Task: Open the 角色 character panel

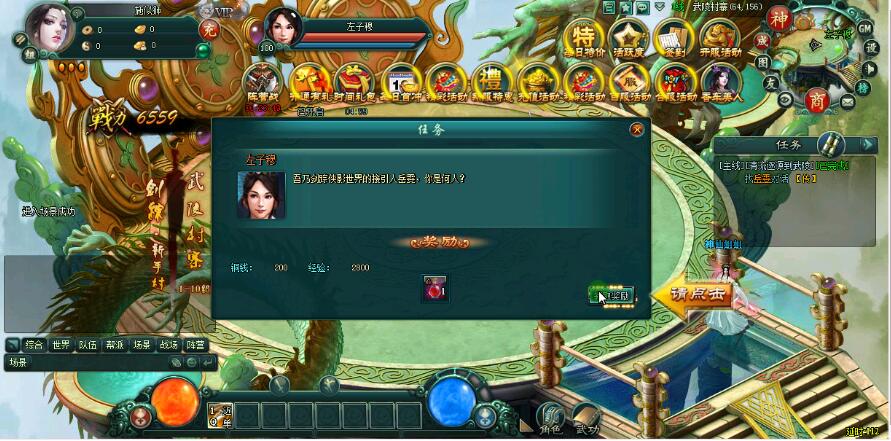Action: pyautogui.click(x=550, y=416)
